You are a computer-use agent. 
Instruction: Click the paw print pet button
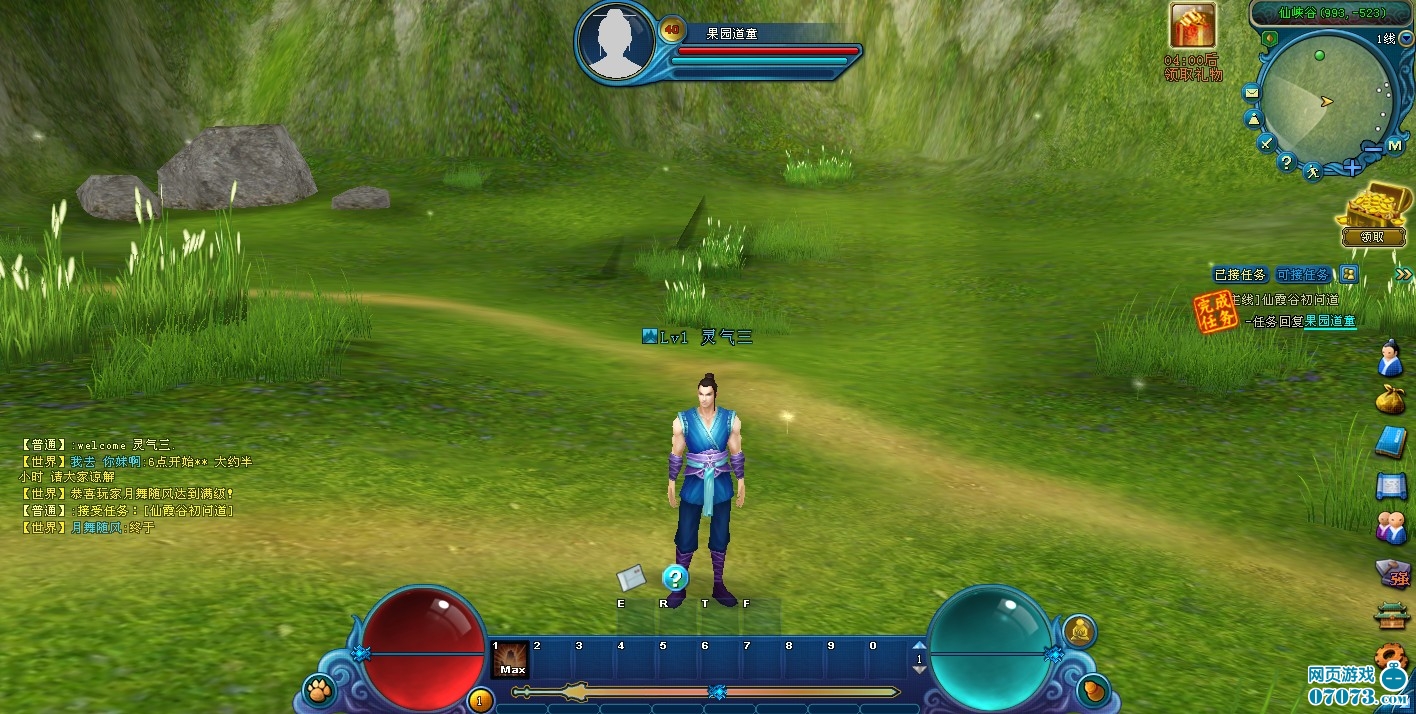318,689
